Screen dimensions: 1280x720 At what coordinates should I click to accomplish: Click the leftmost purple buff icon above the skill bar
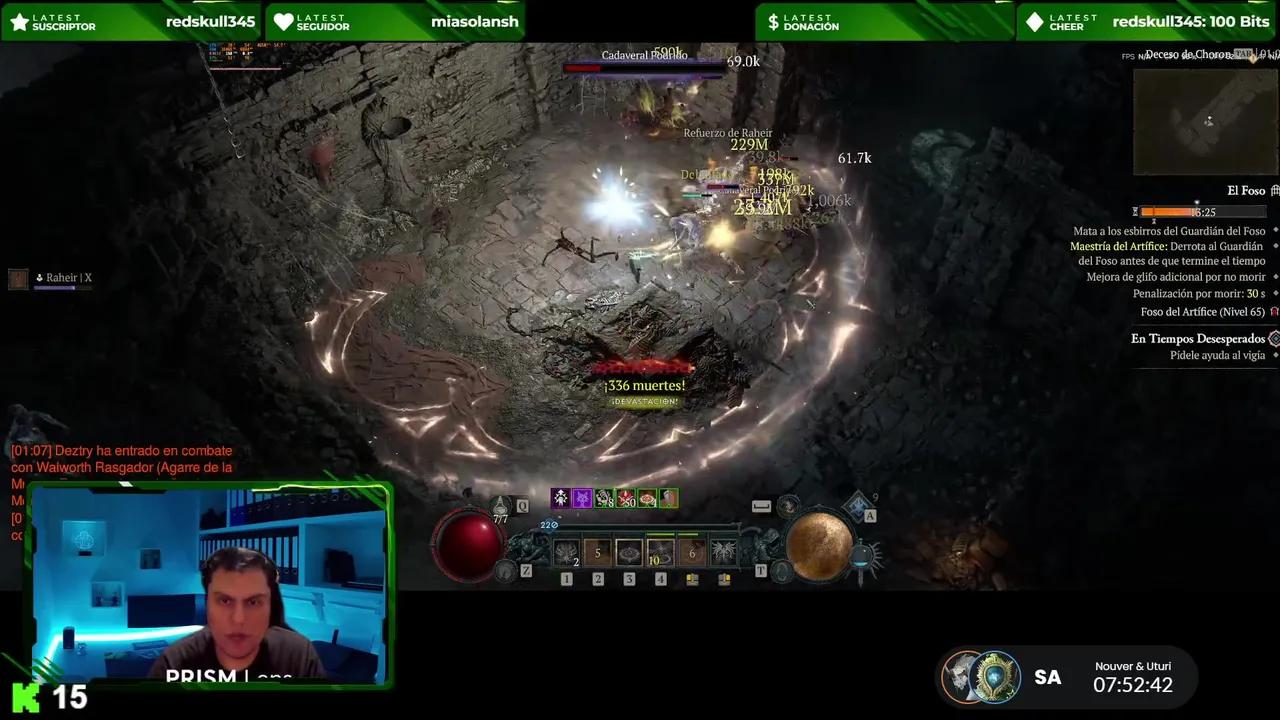(562, 499)
